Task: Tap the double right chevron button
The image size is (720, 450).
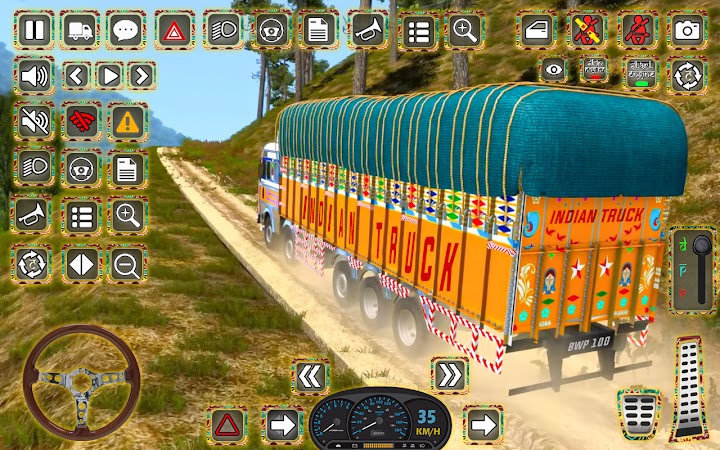Action: [450, 376]
